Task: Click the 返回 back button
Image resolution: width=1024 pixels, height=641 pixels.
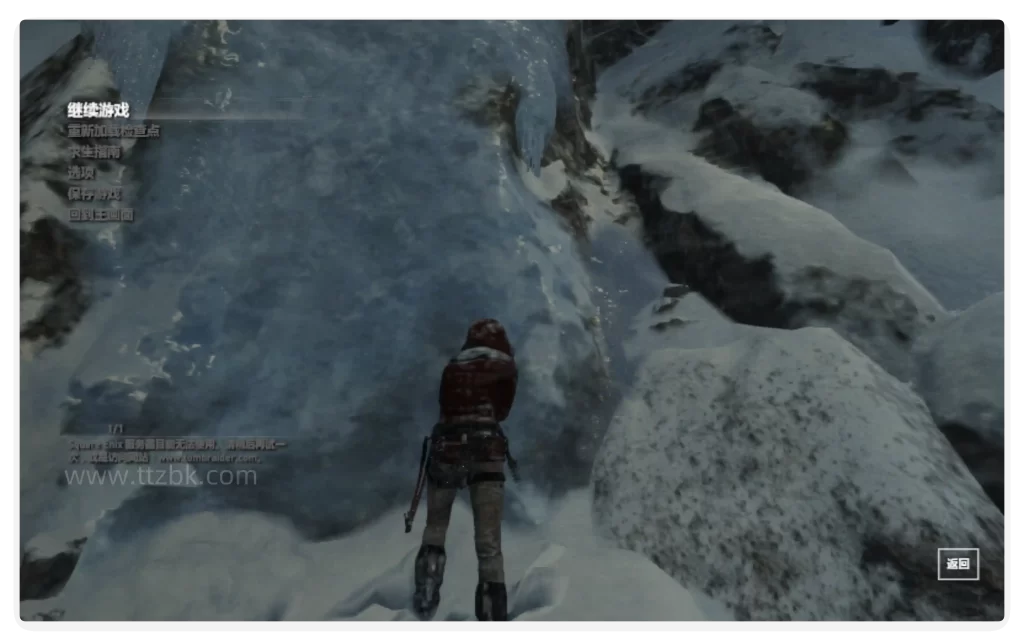Action: [958, 564]
